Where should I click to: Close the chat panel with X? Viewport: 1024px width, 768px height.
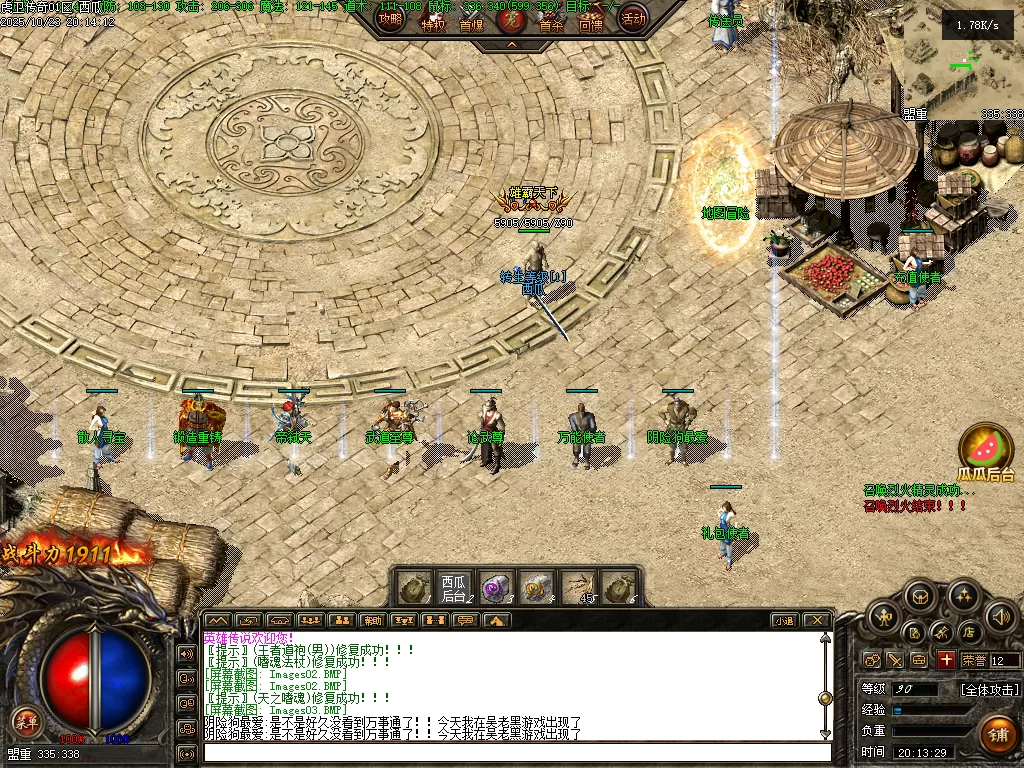tap(817, 620)
